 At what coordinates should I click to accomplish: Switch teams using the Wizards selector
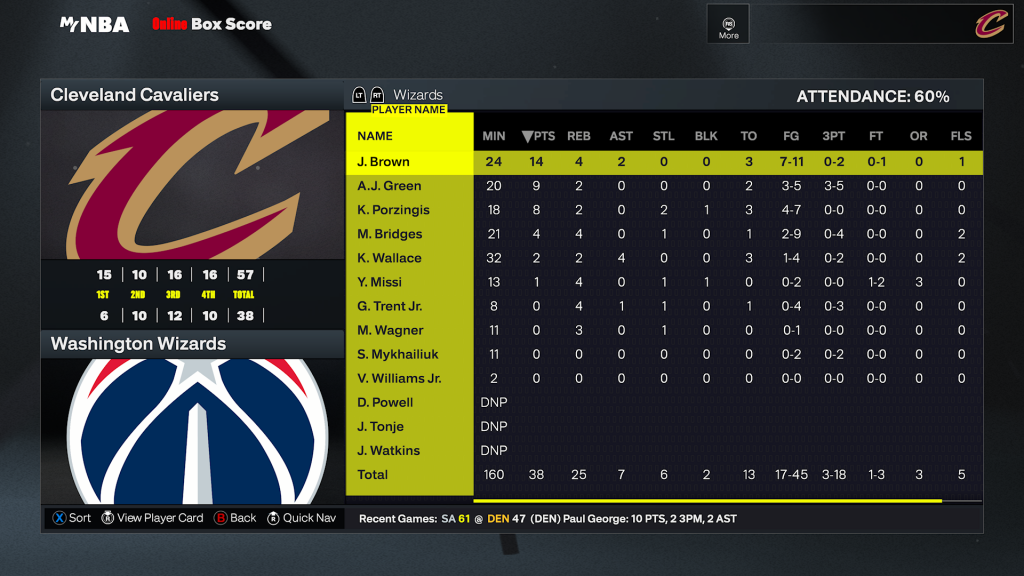(418, 95)
